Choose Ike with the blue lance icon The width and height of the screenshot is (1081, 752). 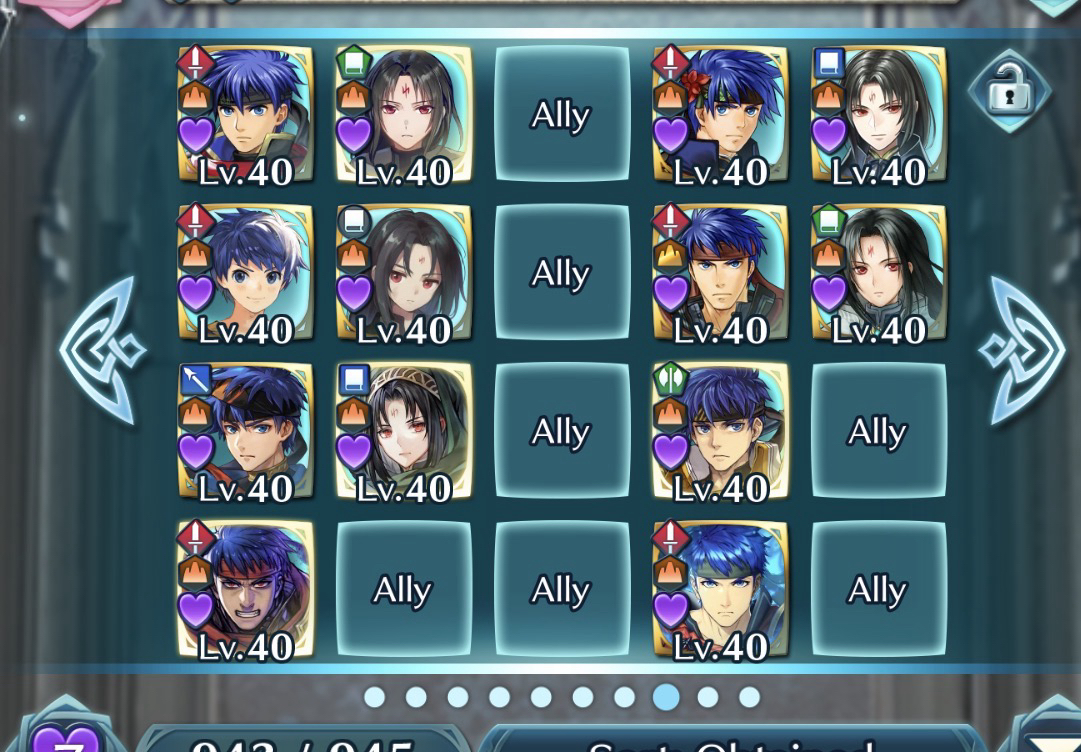(x=245, y=431)
